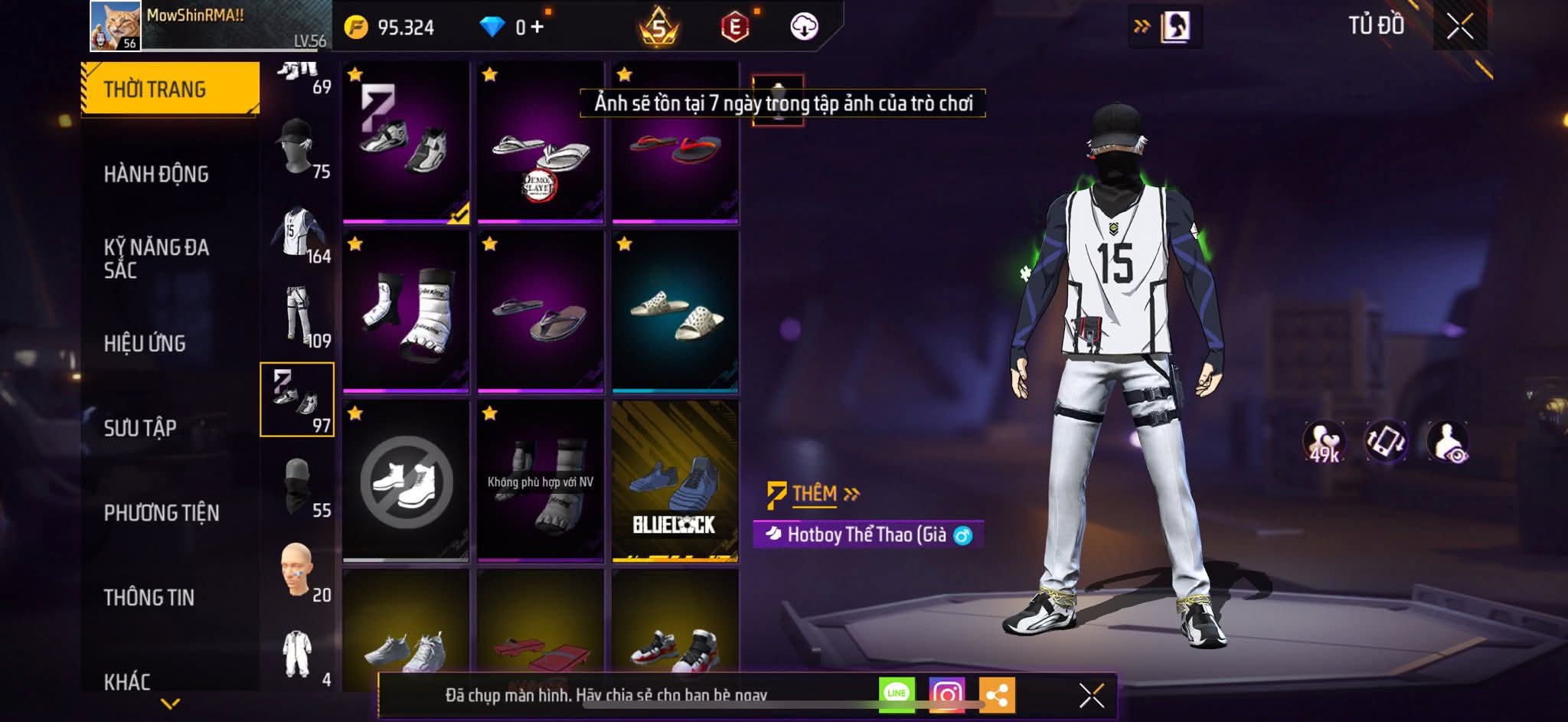Image resolution: width=1568 pixels, height=722 pixels.
Task: Dismiss the screenshot share banner
Action: click(1091, 695)
